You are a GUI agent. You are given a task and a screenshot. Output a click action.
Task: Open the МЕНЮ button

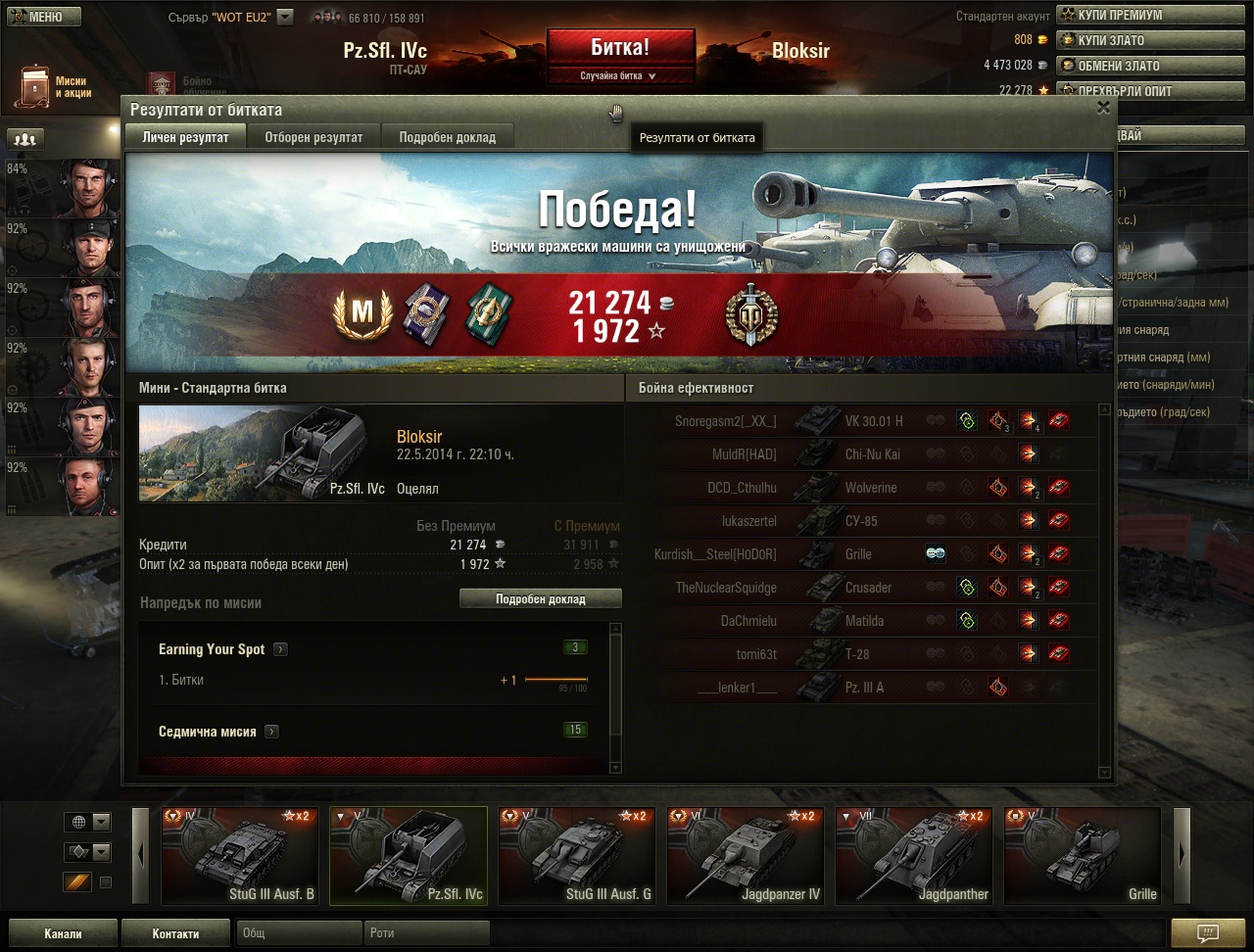pyautogui.click(x=41, y=17)
